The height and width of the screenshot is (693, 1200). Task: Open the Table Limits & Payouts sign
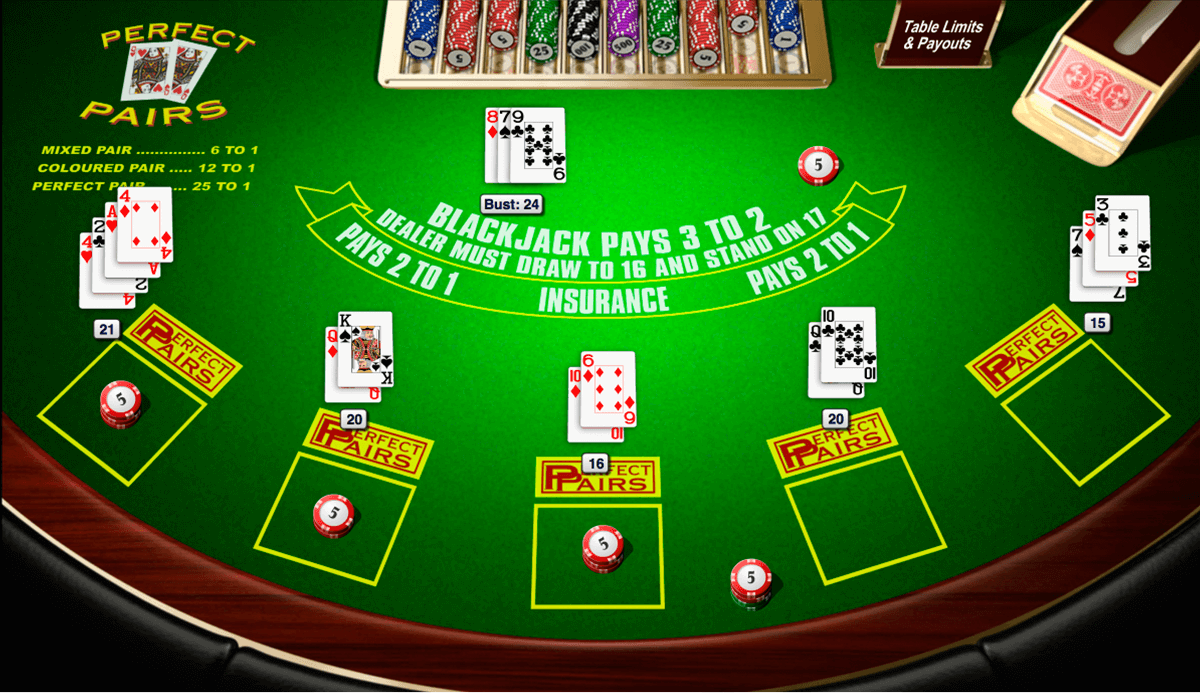click(942, 35)
